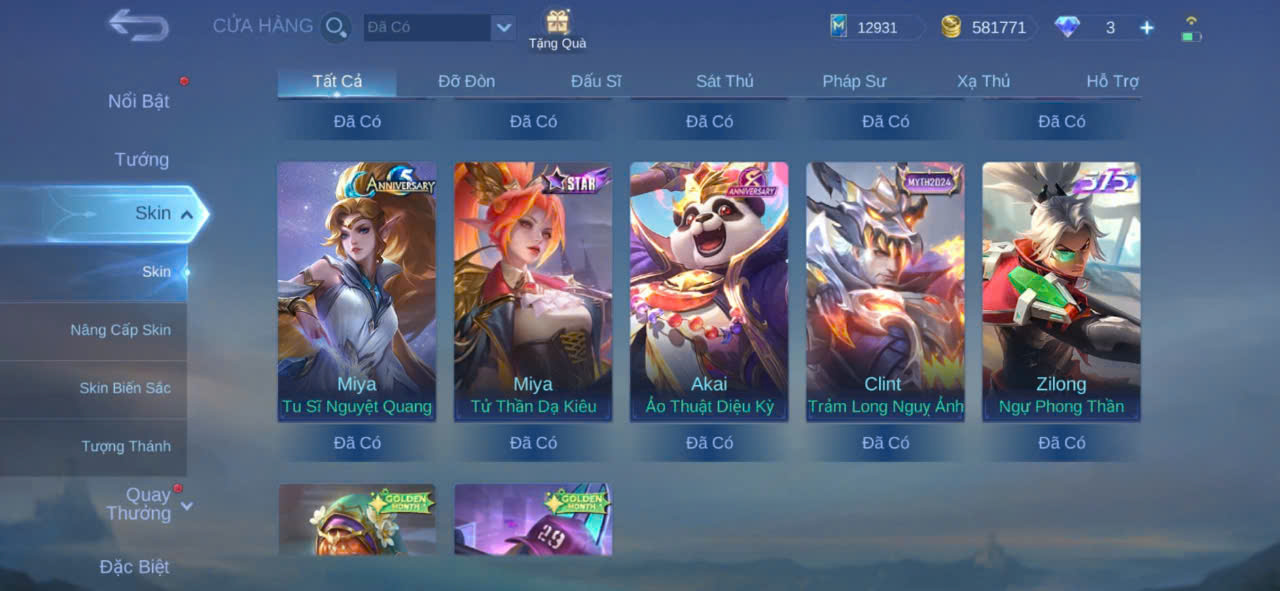
Task: Open the Nâng Cấp Skin submenu
Action: click(120, 330)
